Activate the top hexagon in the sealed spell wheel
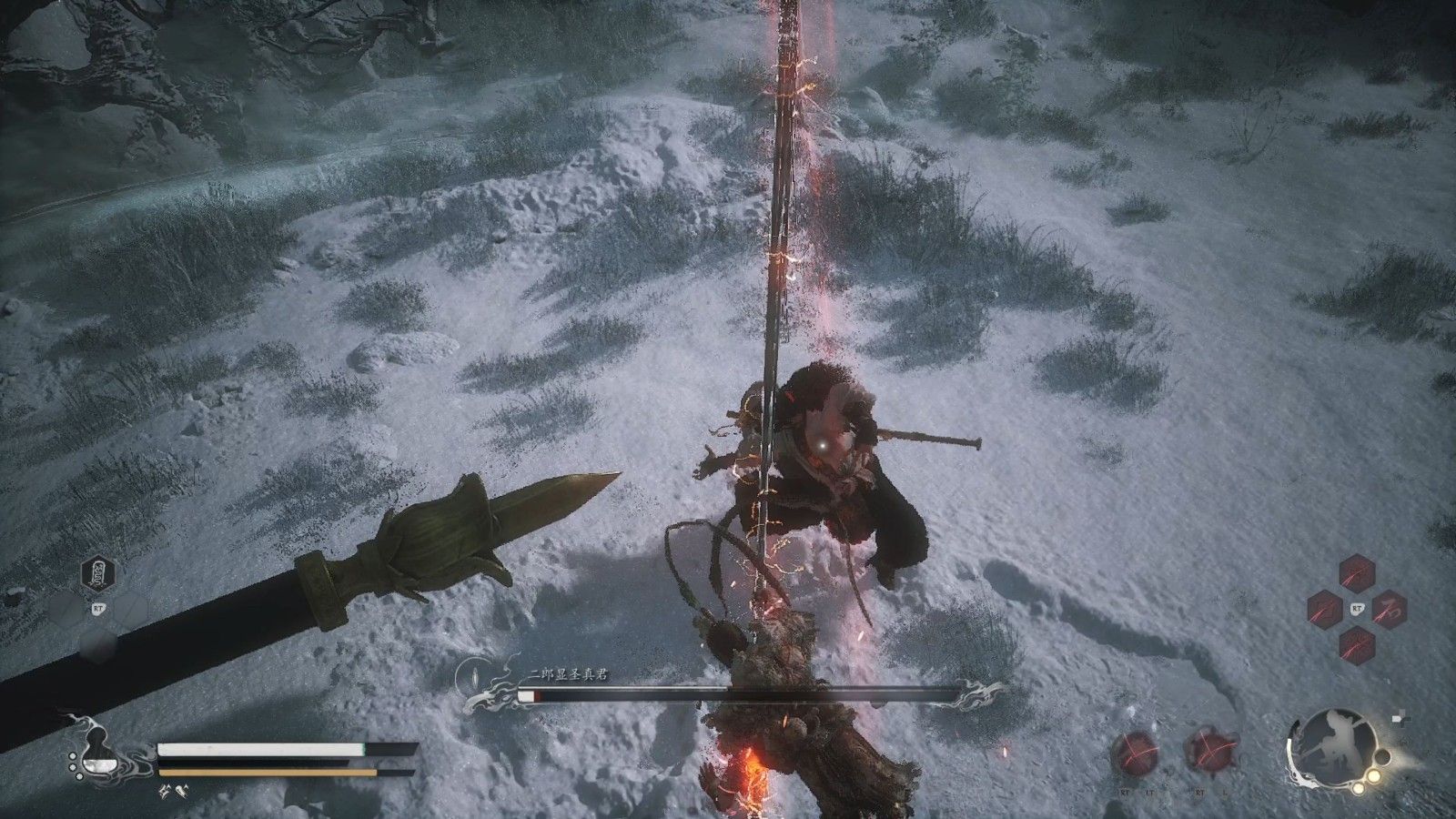 pyautogui.click(x=1356, y=574)
